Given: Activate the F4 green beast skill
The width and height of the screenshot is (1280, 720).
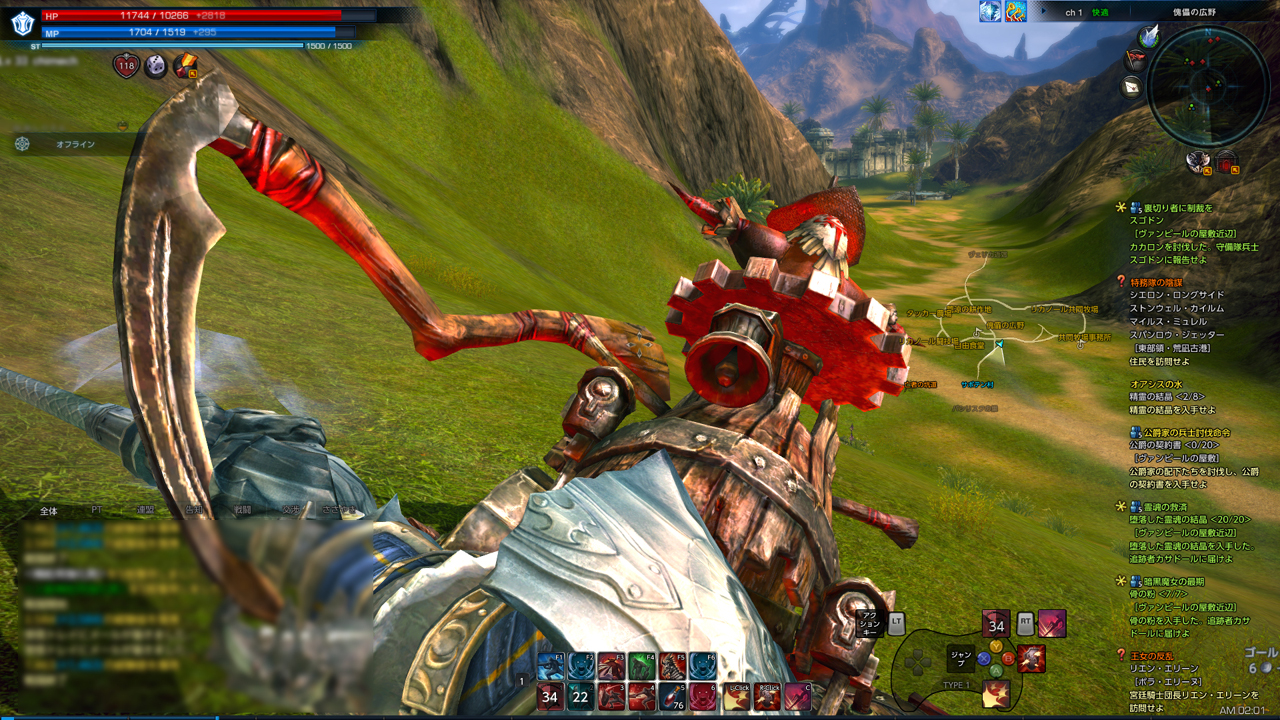Looking at the screenshot, I should [641, 665].
